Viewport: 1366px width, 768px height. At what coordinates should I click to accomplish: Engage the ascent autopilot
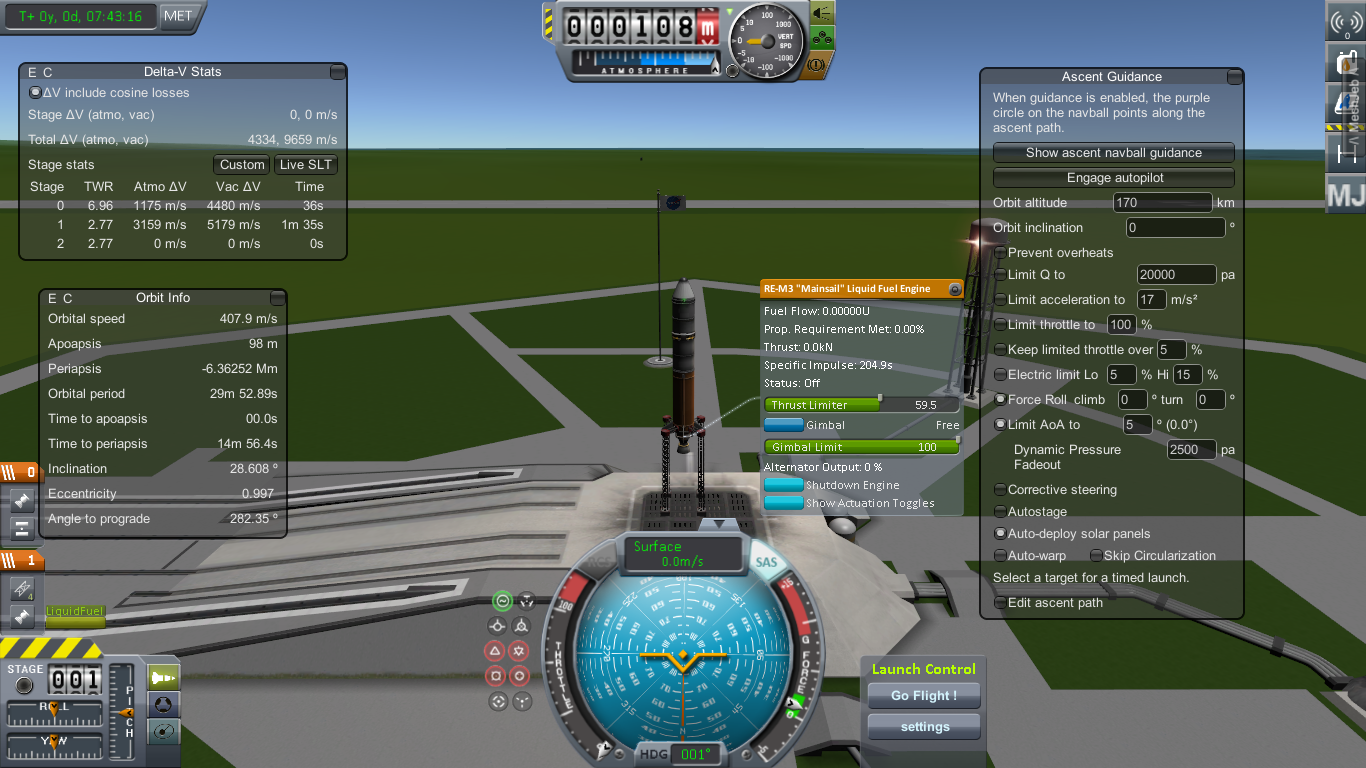coord(1114,178)
